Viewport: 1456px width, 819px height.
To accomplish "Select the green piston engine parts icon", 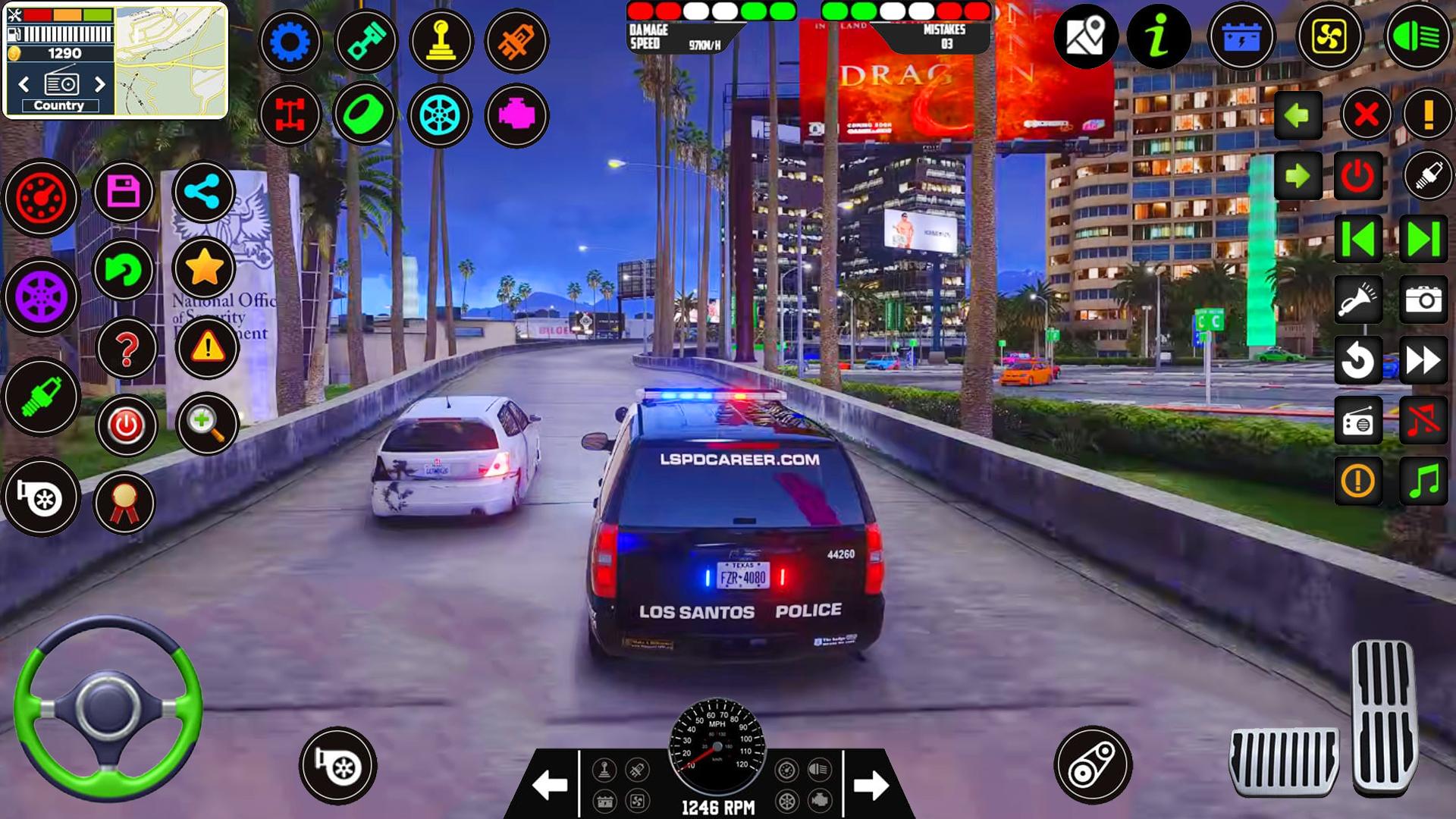I will [367, 42].
